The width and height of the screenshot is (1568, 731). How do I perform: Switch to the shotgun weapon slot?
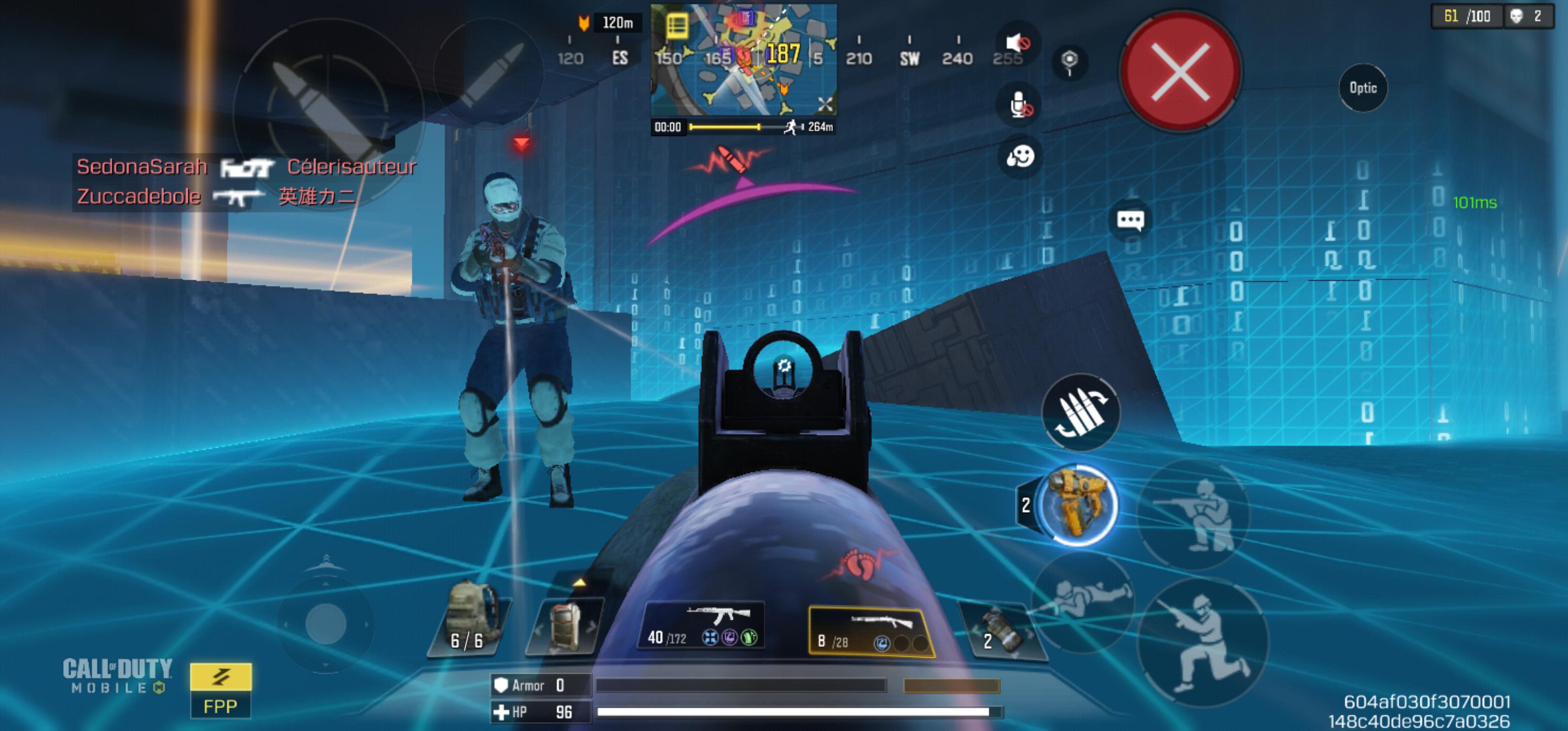(x=870, y=631)
